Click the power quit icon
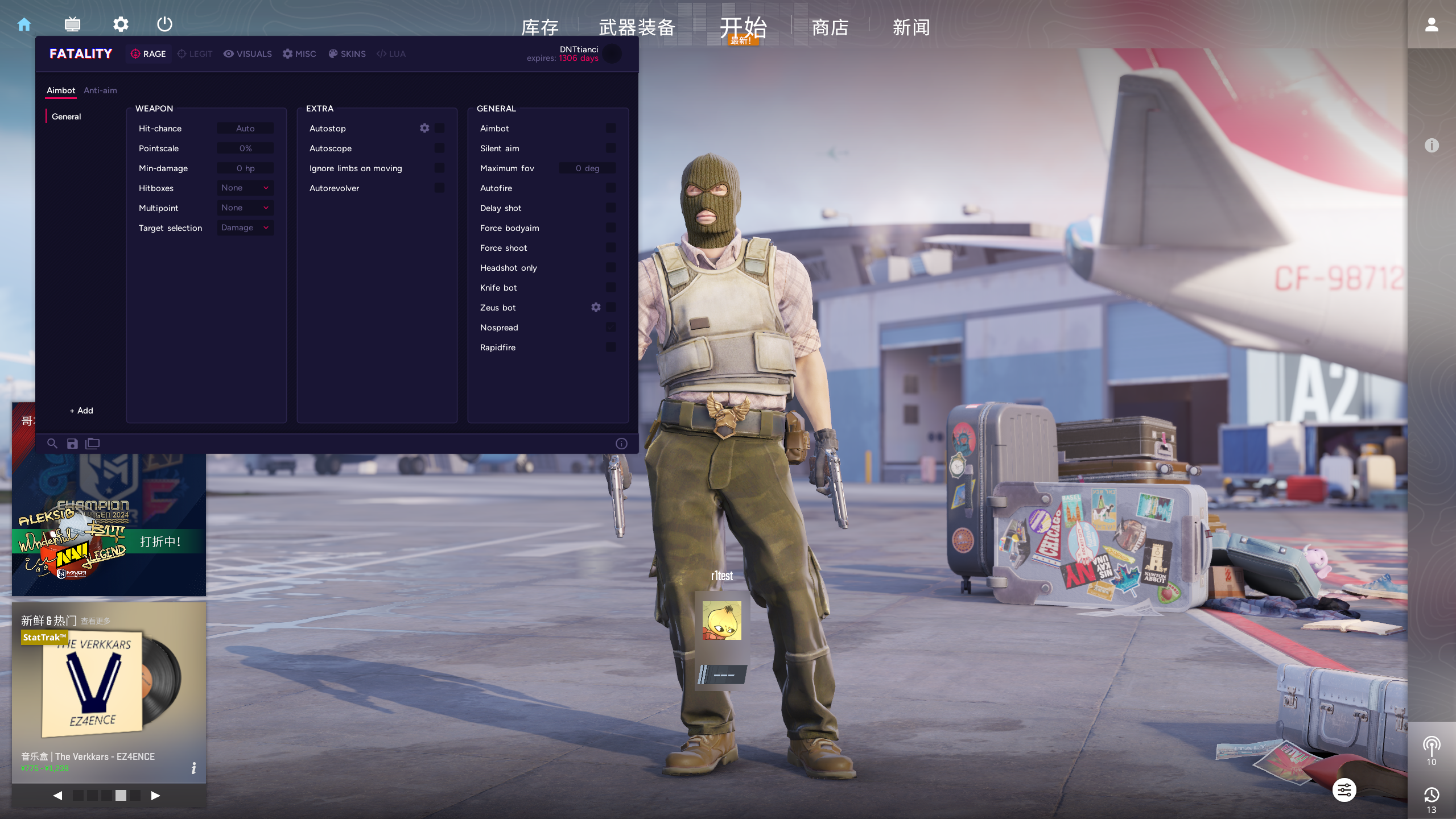The image size is (1456, 819). coord(164,24)
